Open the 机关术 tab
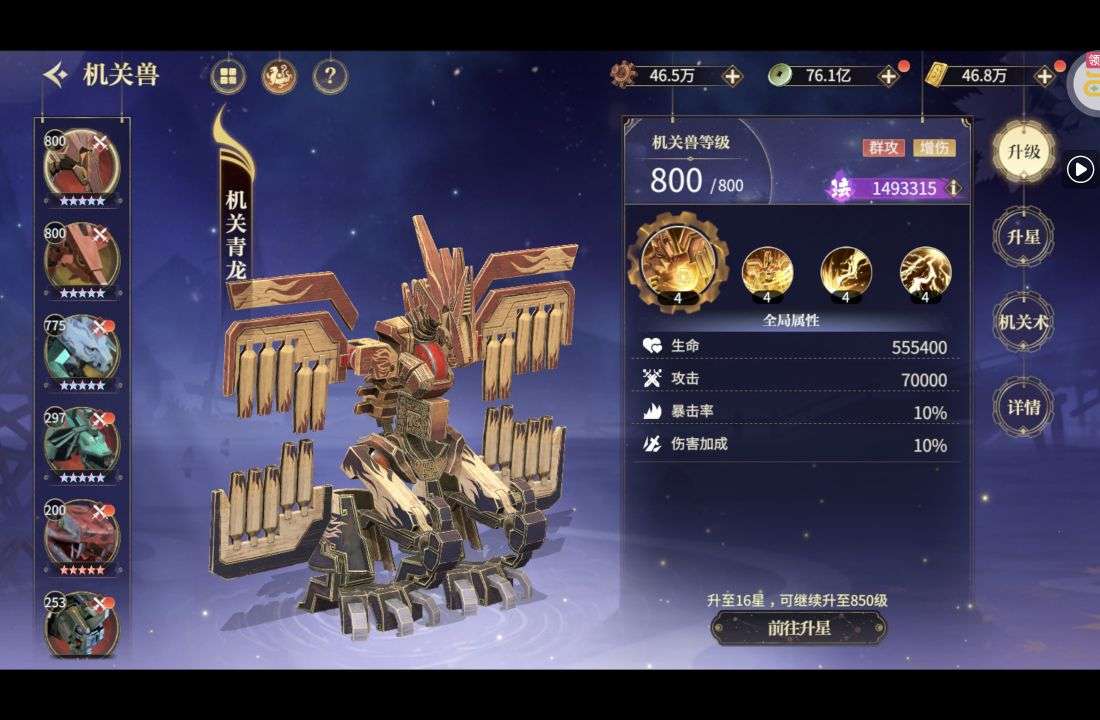 point(1024,322)
